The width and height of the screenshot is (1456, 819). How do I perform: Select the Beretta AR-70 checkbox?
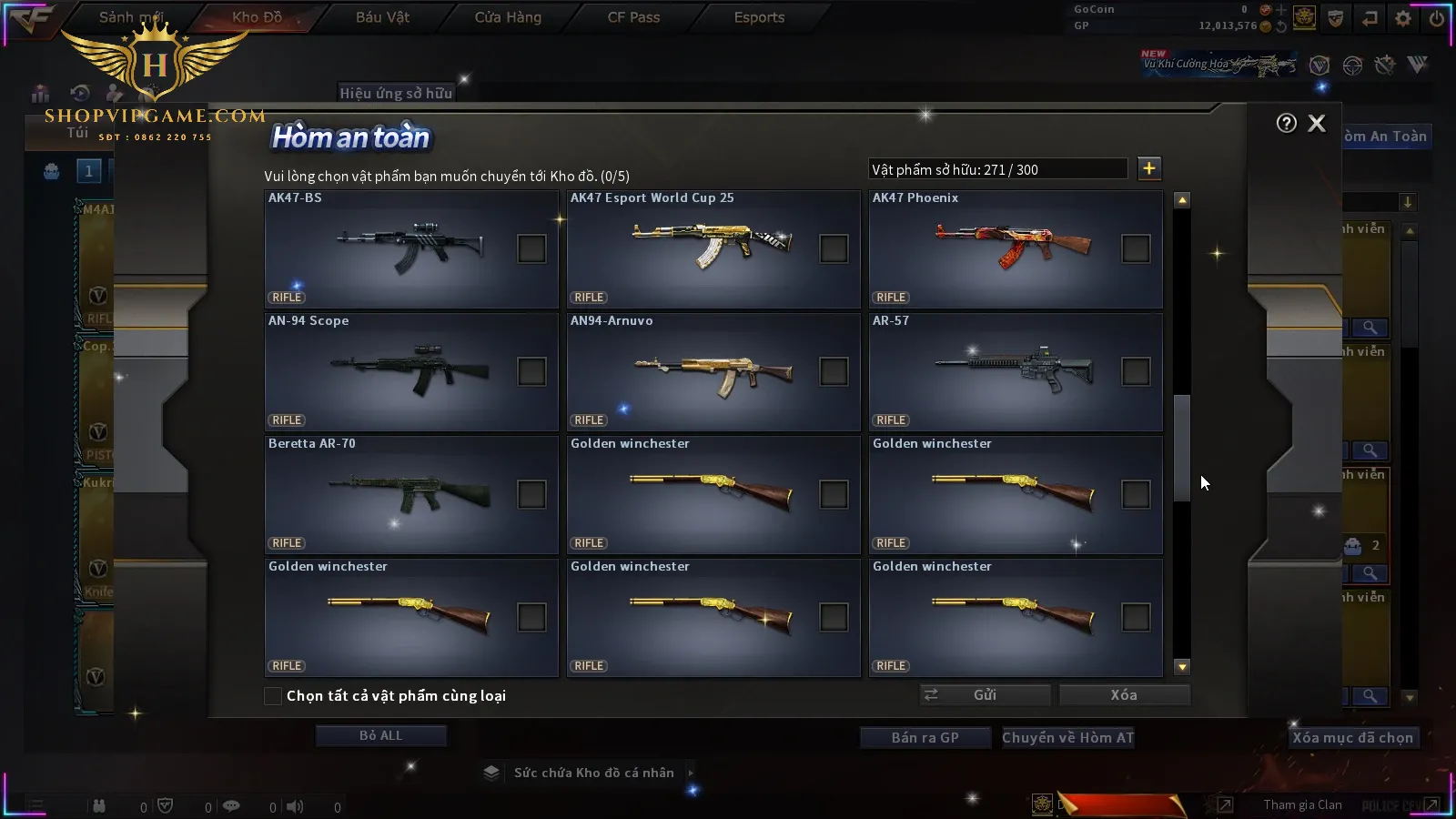(x=531, y=494)
